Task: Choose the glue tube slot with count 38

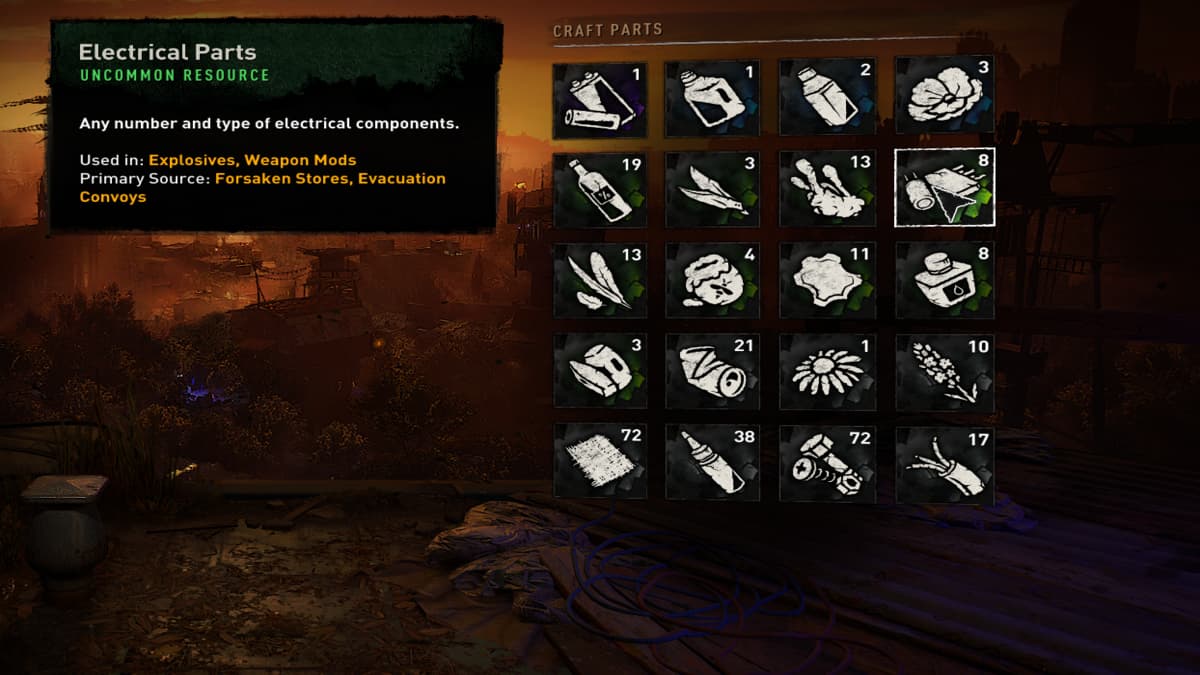Action: [712, 462]
